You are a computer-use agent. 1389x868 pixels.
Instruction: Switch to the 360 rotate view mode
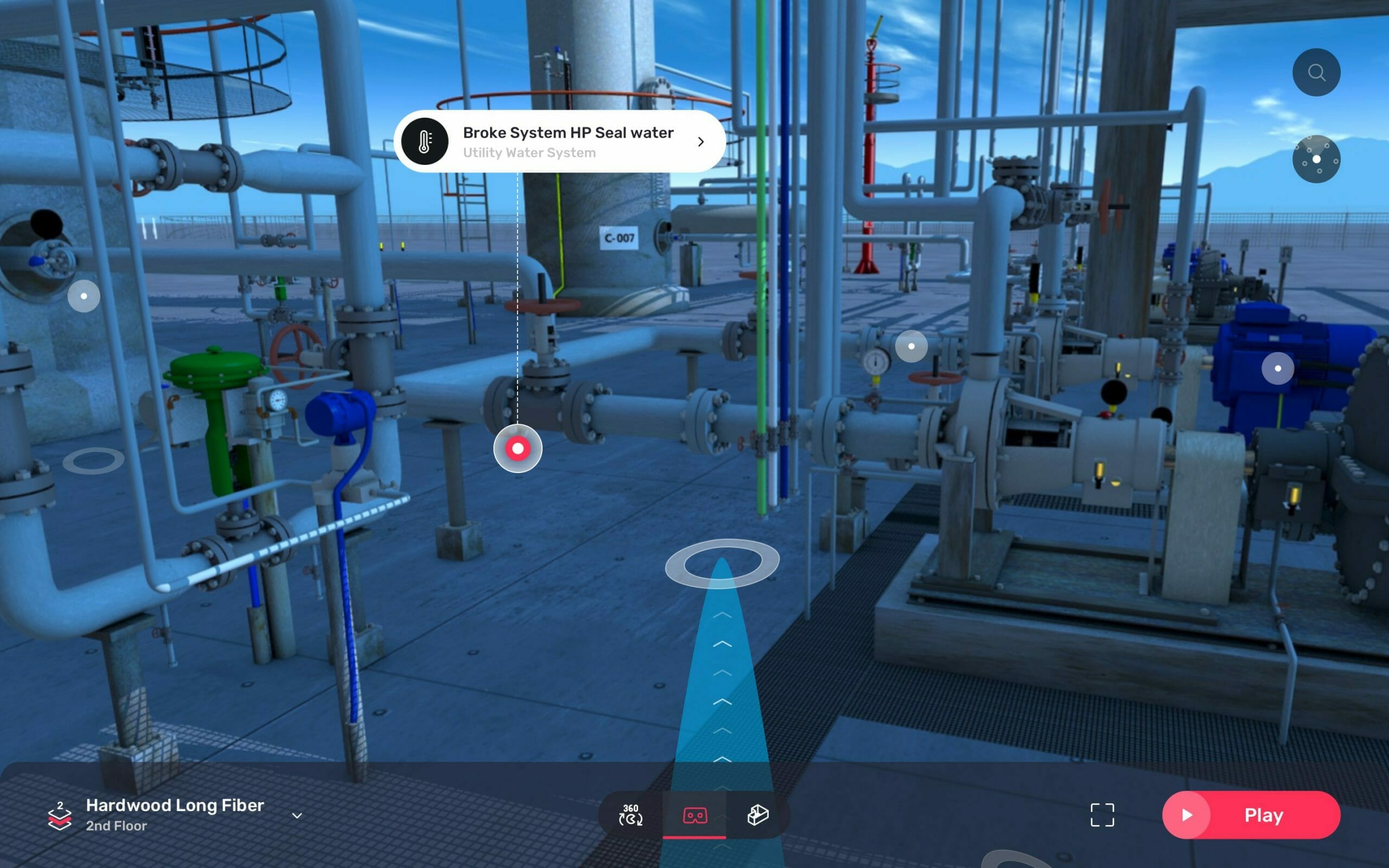coord(630,815)
